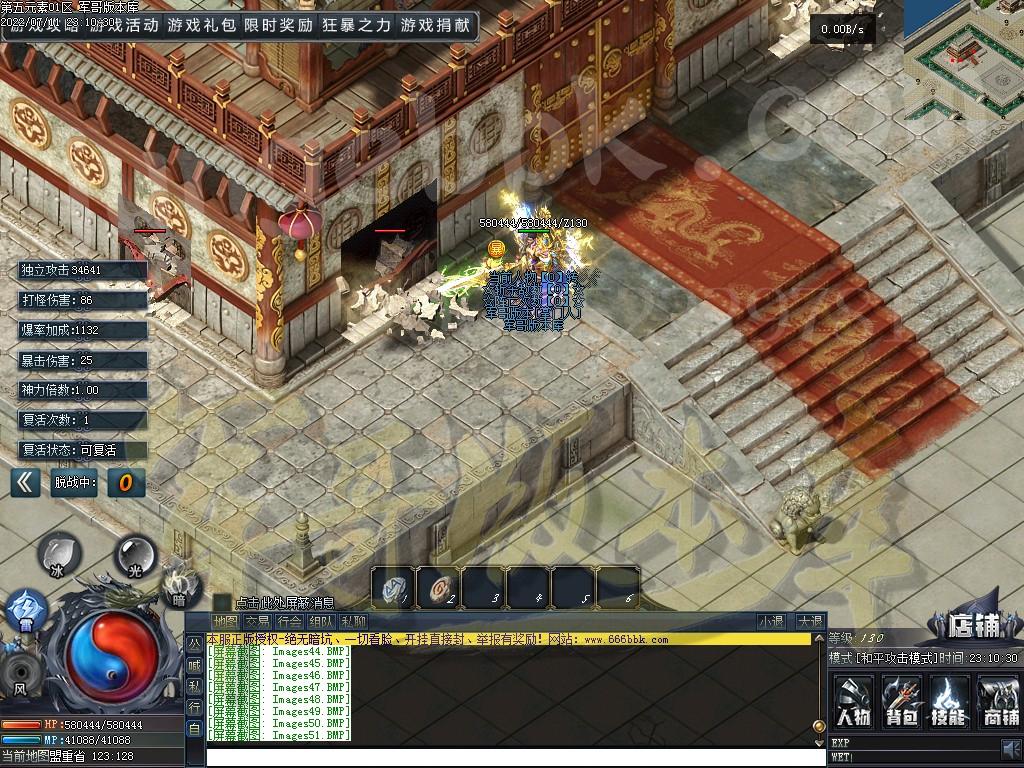
Task: Use the orange swirl item in slot 2
Action: tap(438, 587)
